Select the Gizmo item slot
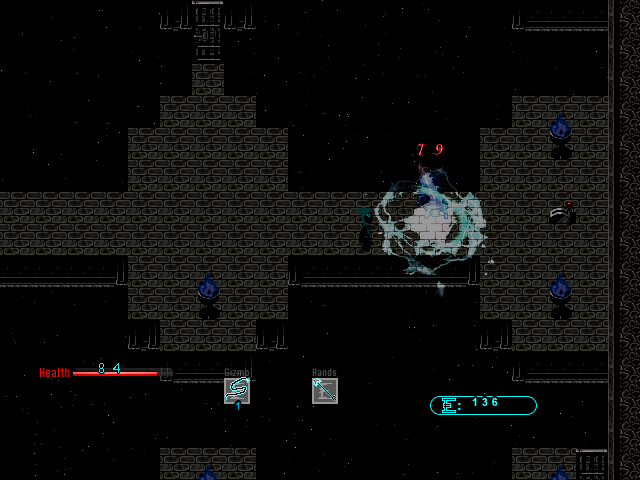 coord(237,391)
